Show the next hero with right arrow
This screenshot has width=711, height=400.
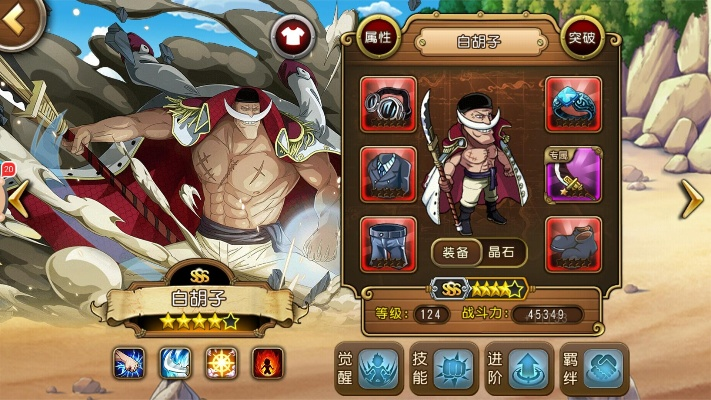point(692,200)
